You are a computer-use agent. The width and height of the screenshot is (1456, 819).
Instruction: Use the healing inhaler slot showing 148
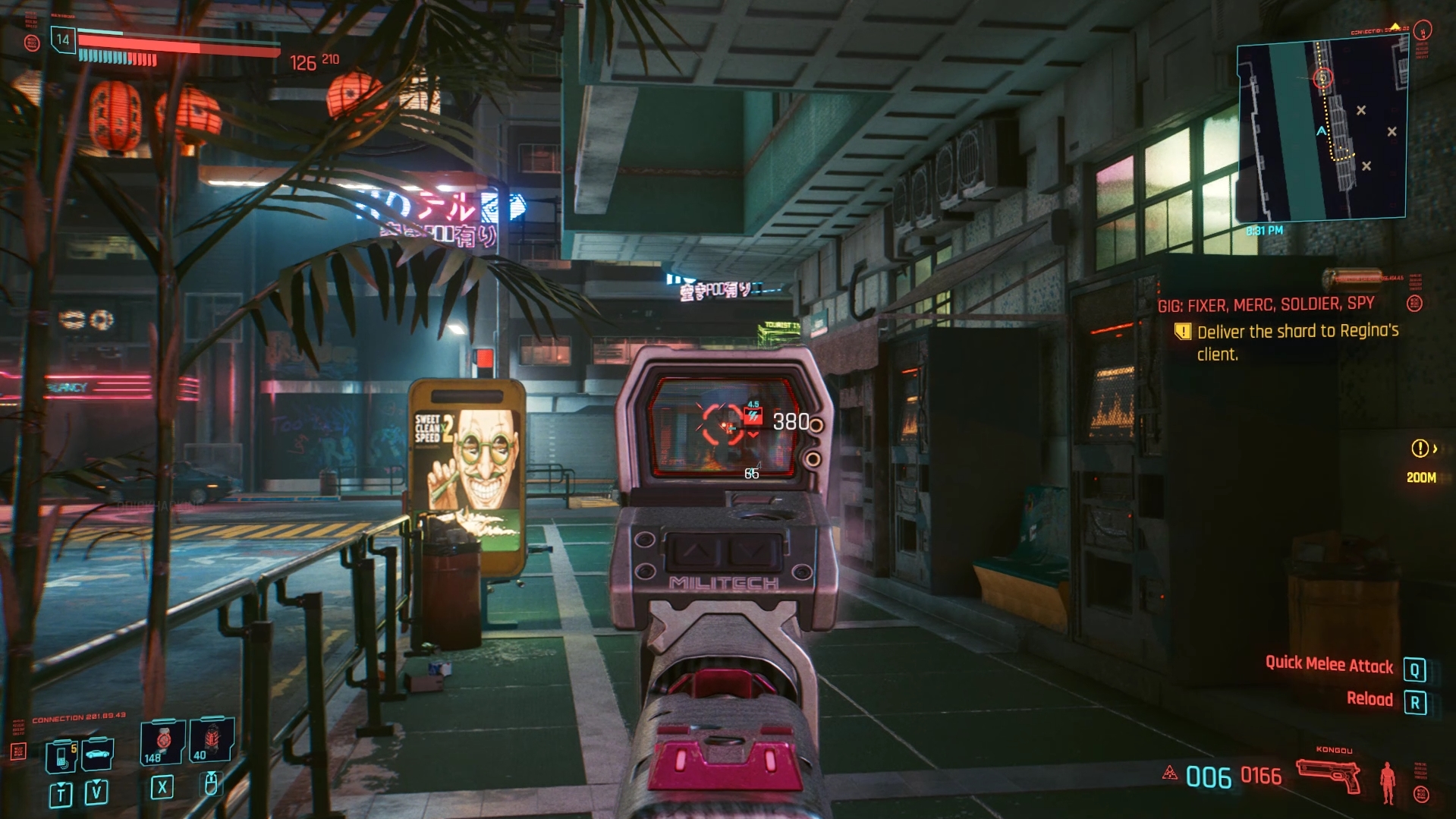pyautogui.click(x=162, y=742)
